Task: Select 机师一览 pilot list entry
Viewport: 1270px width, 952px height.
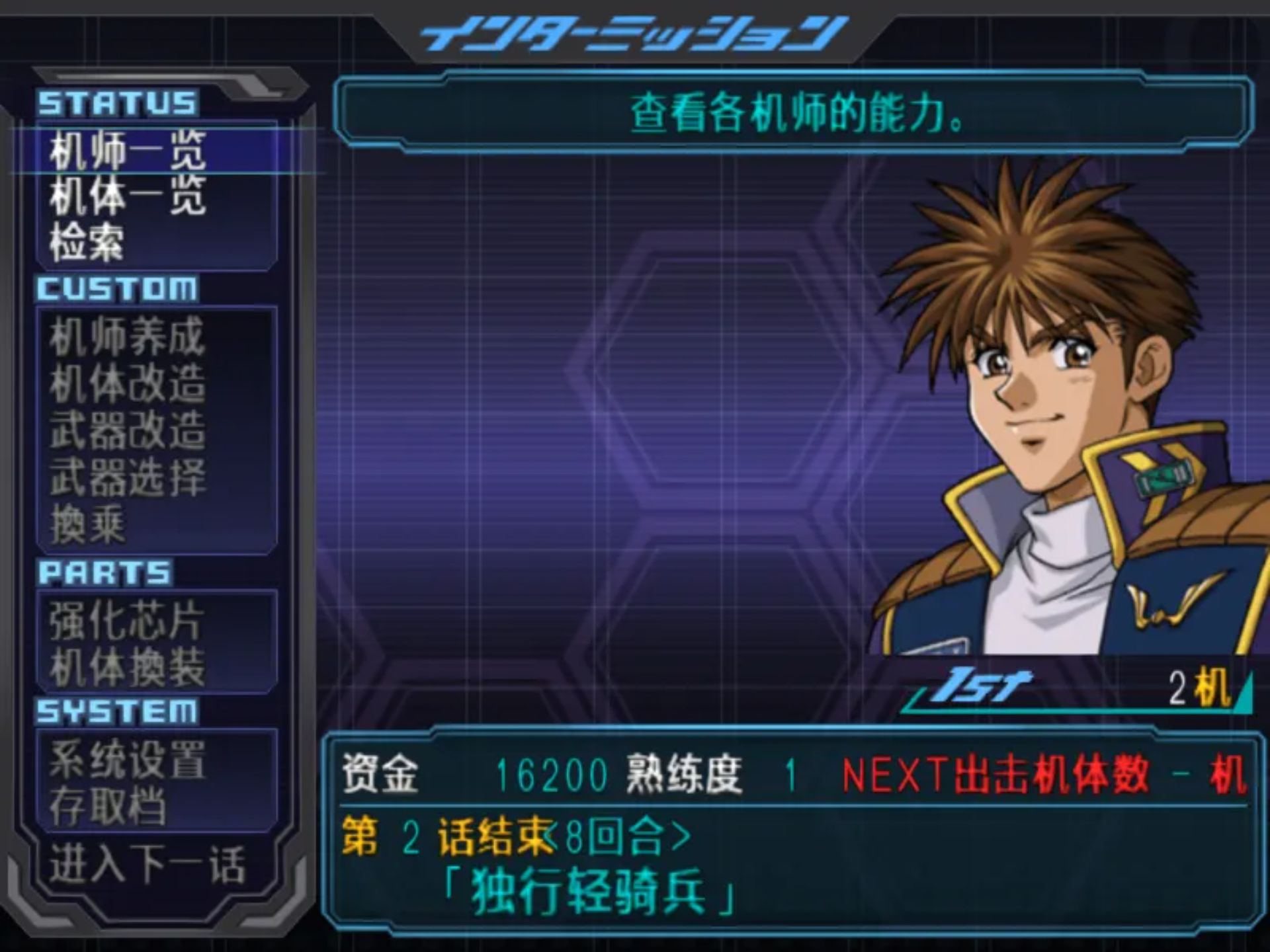Action: pos(128,151)
